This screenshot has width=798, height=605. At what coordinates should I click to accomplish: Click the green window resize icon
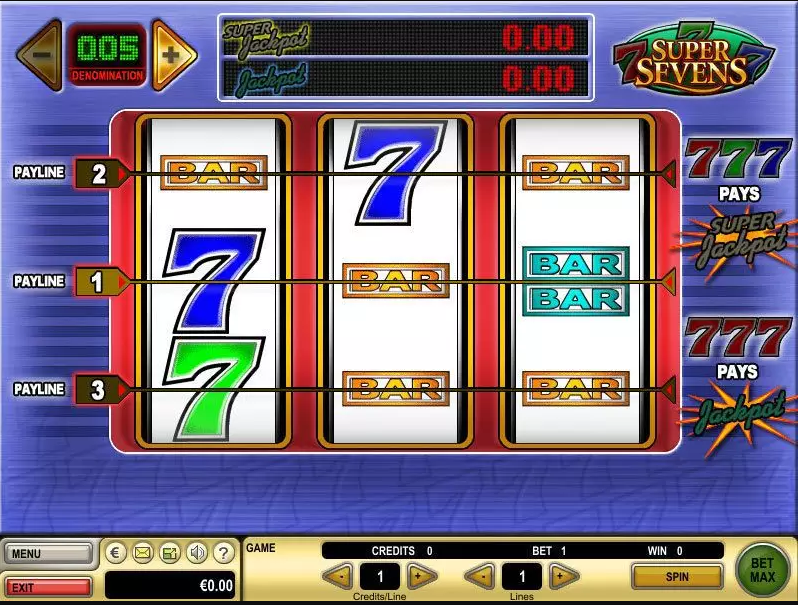(170, 552)
